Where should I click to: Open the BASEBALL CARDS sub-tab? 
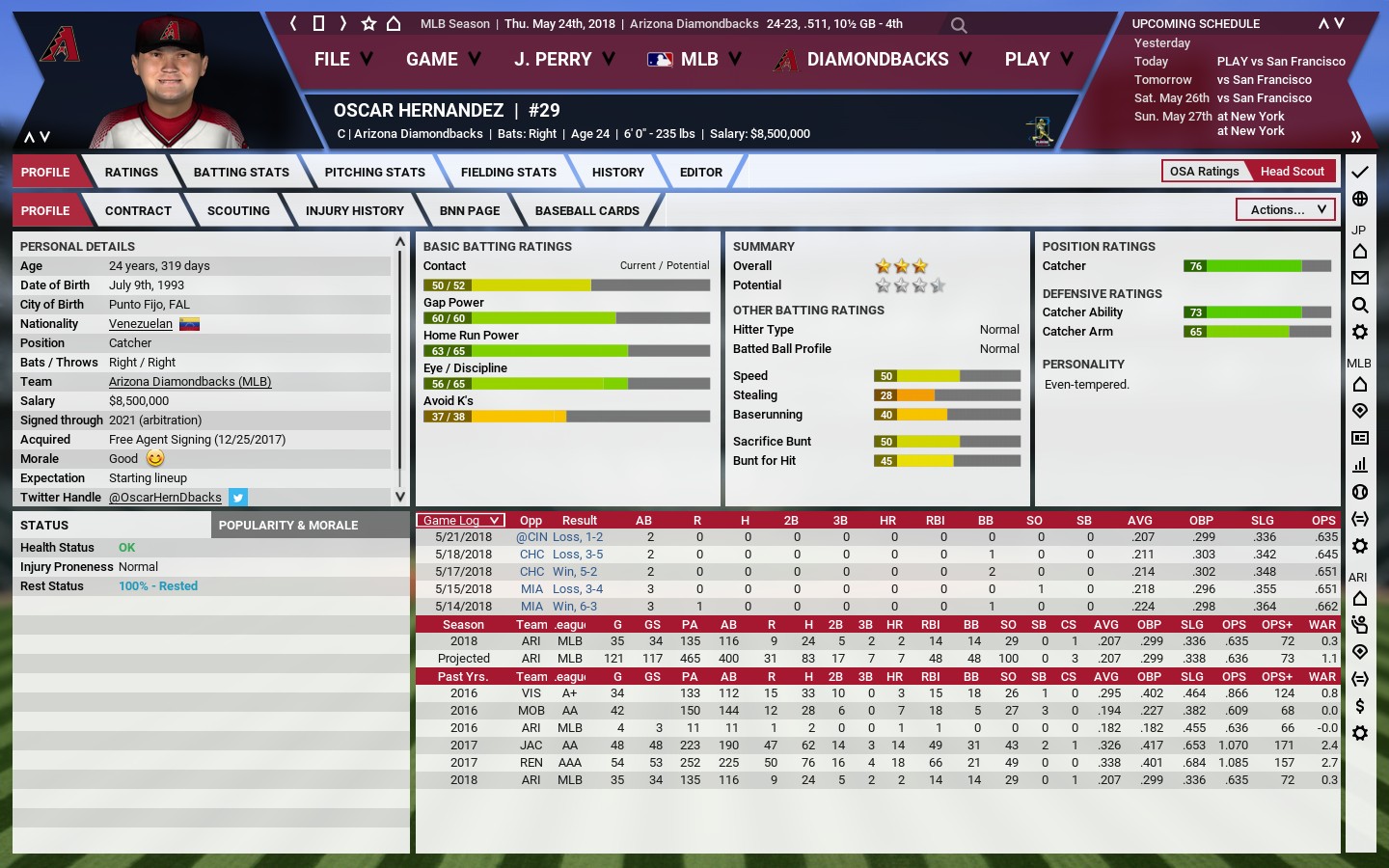pyautogui.click(x=586, y=211)
